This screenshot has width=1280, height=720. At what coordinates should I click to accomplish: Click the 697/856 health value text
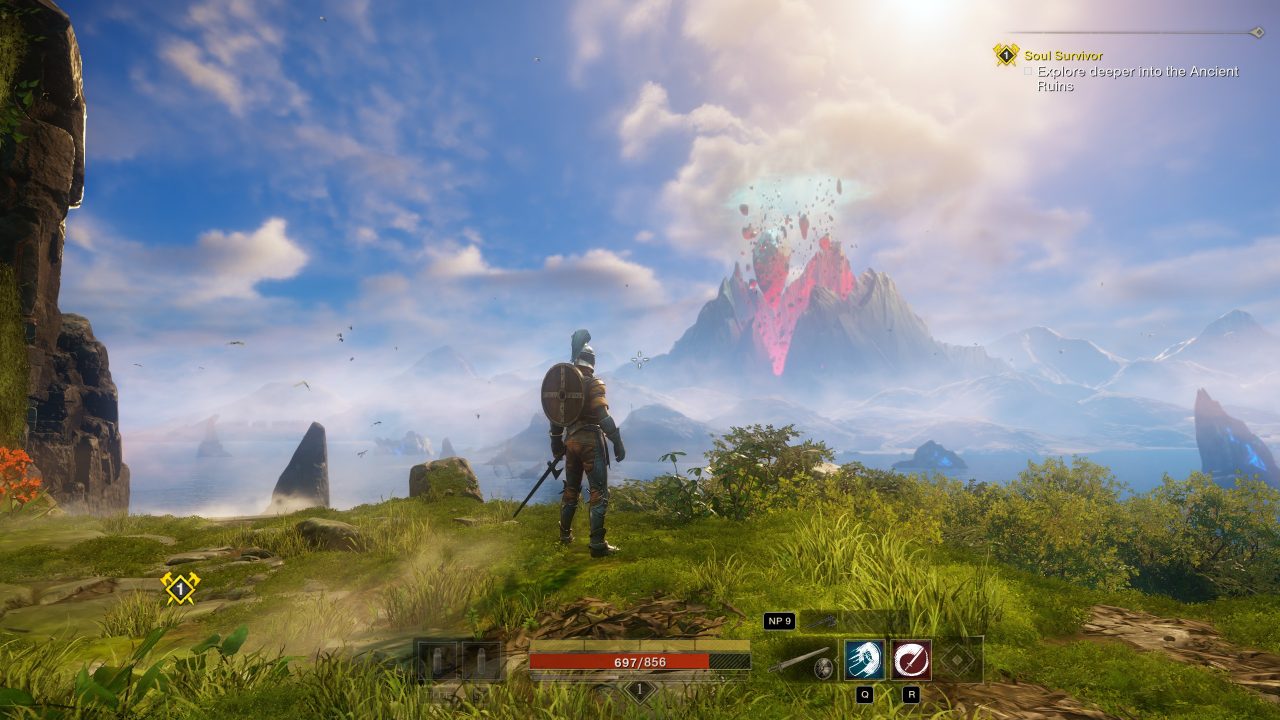tap(640, 661)
